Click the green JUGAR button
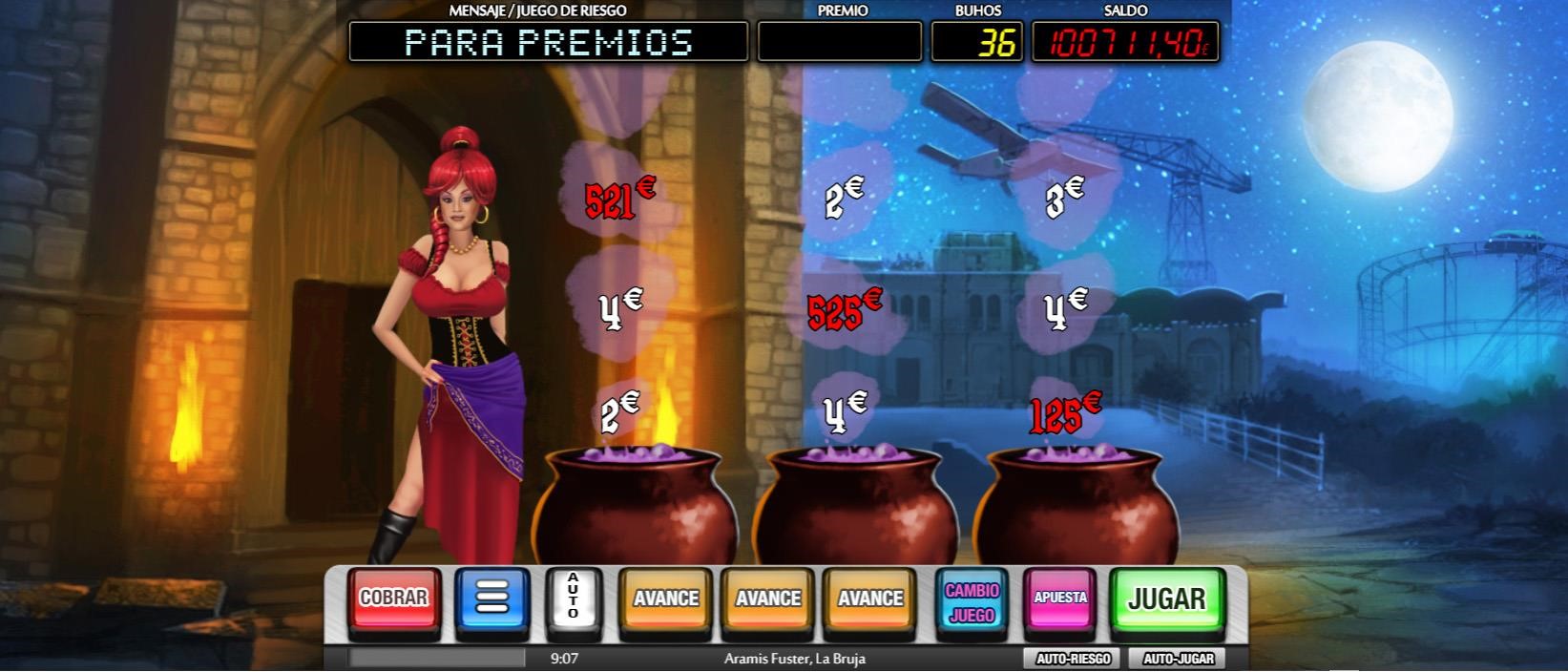 pos(1166,599)
